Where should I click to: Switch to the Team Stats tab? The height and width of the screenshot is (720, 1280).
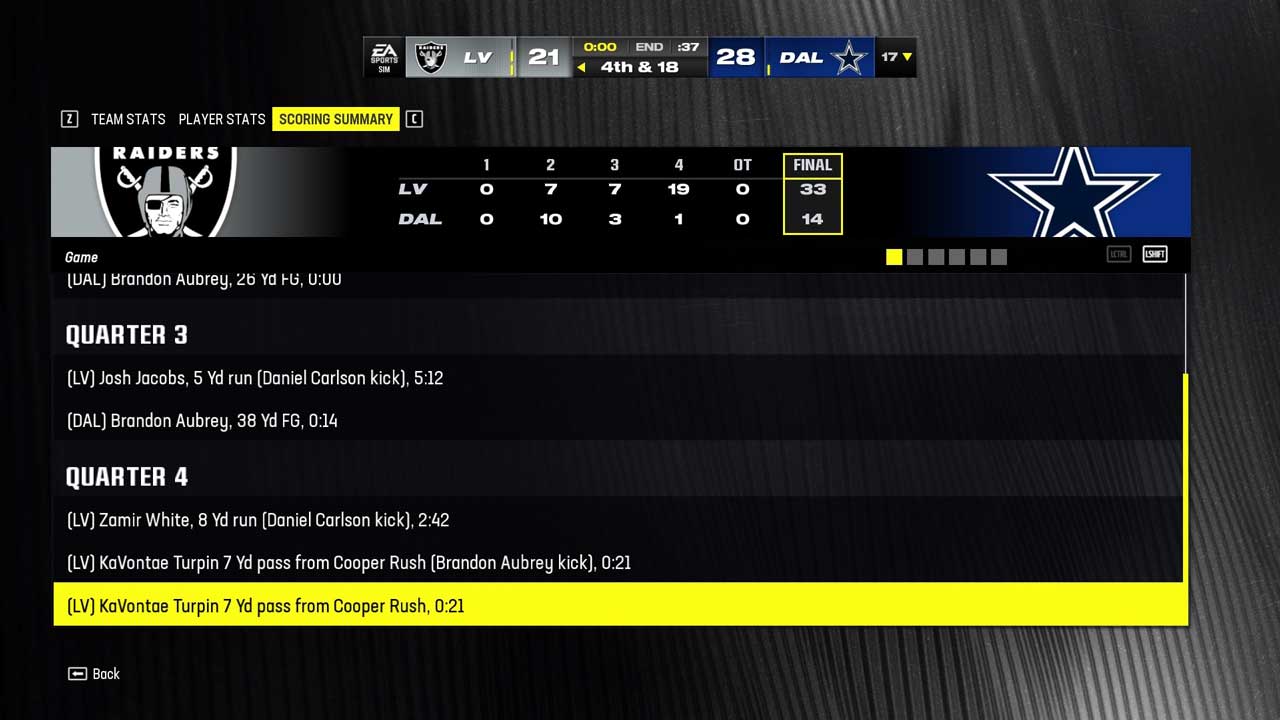pyautogui.click(x=128, y=119)
